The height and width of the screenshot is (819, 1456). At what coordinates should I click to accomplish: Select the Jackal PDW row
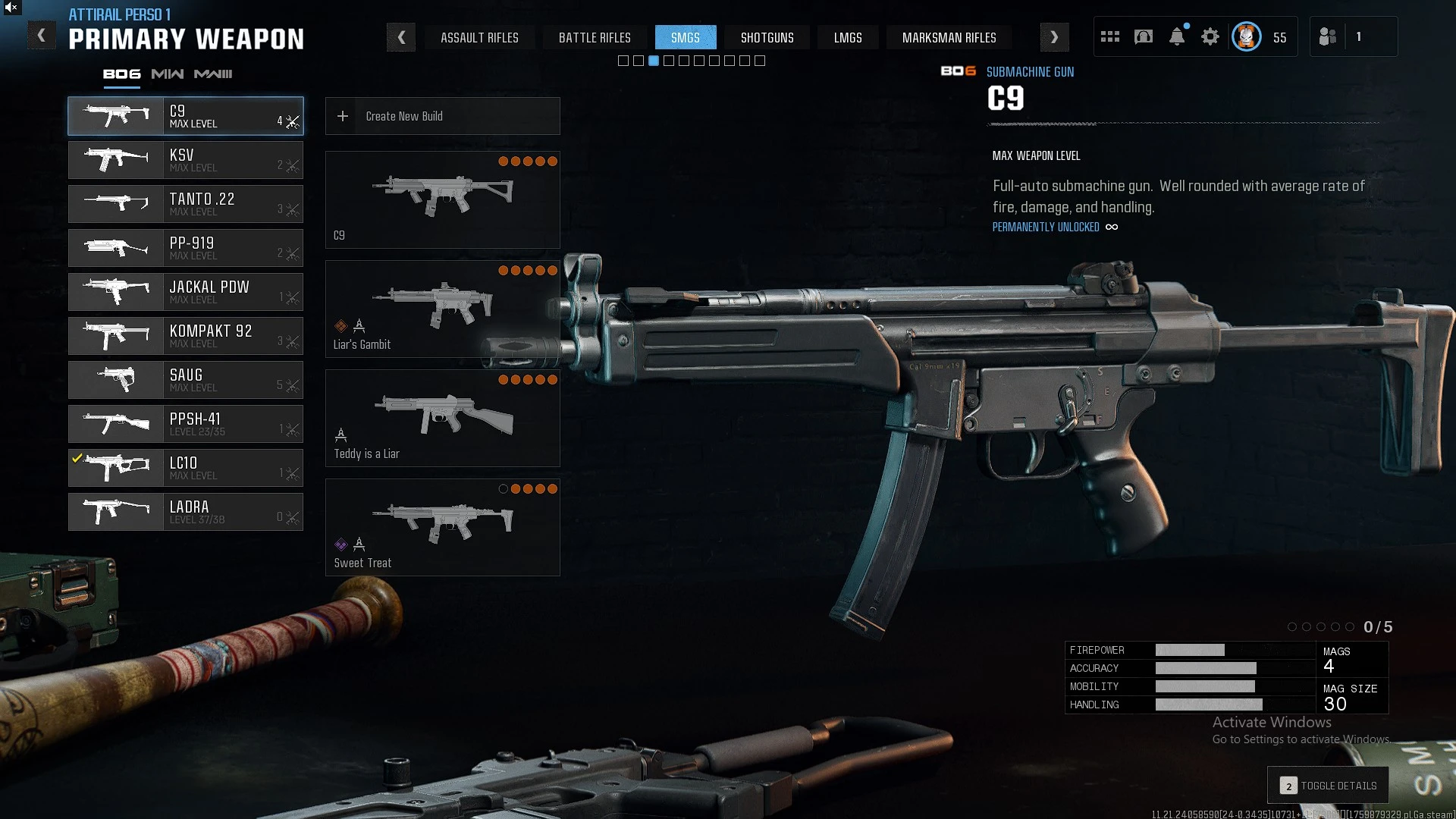[x=186, y=292]
